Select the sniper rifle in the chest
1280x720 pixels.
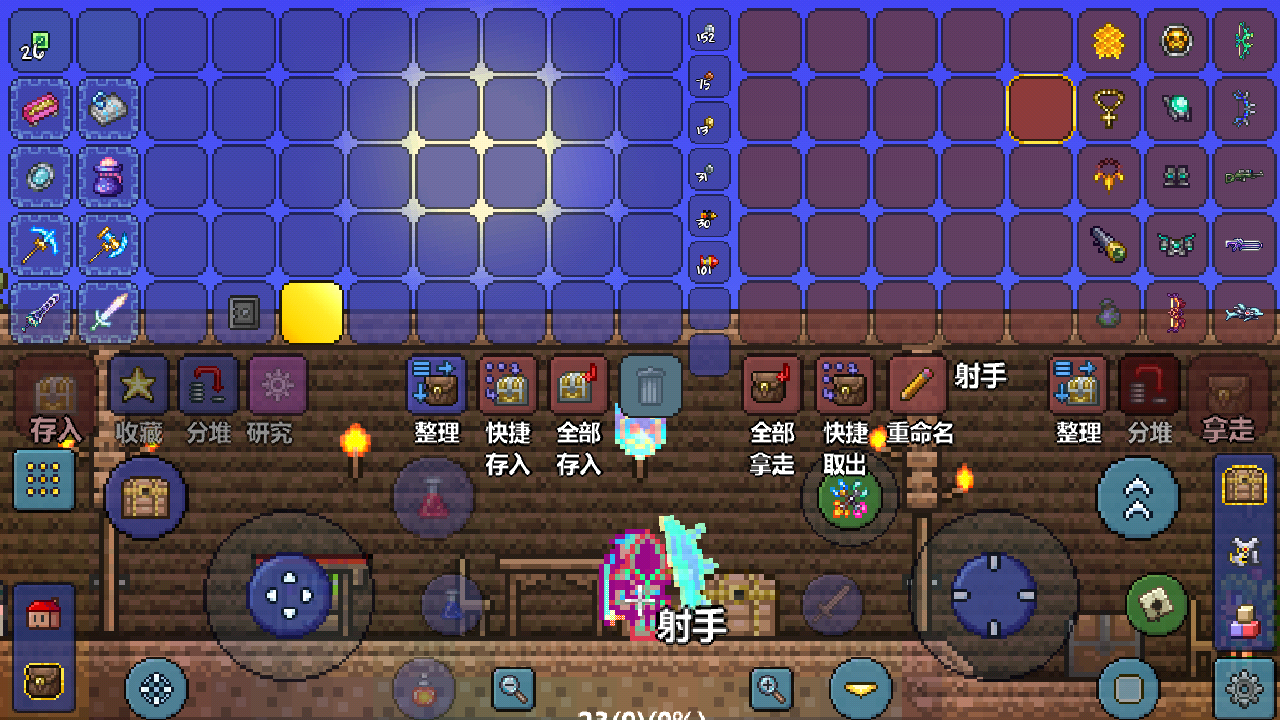(x=1244, y=176)
